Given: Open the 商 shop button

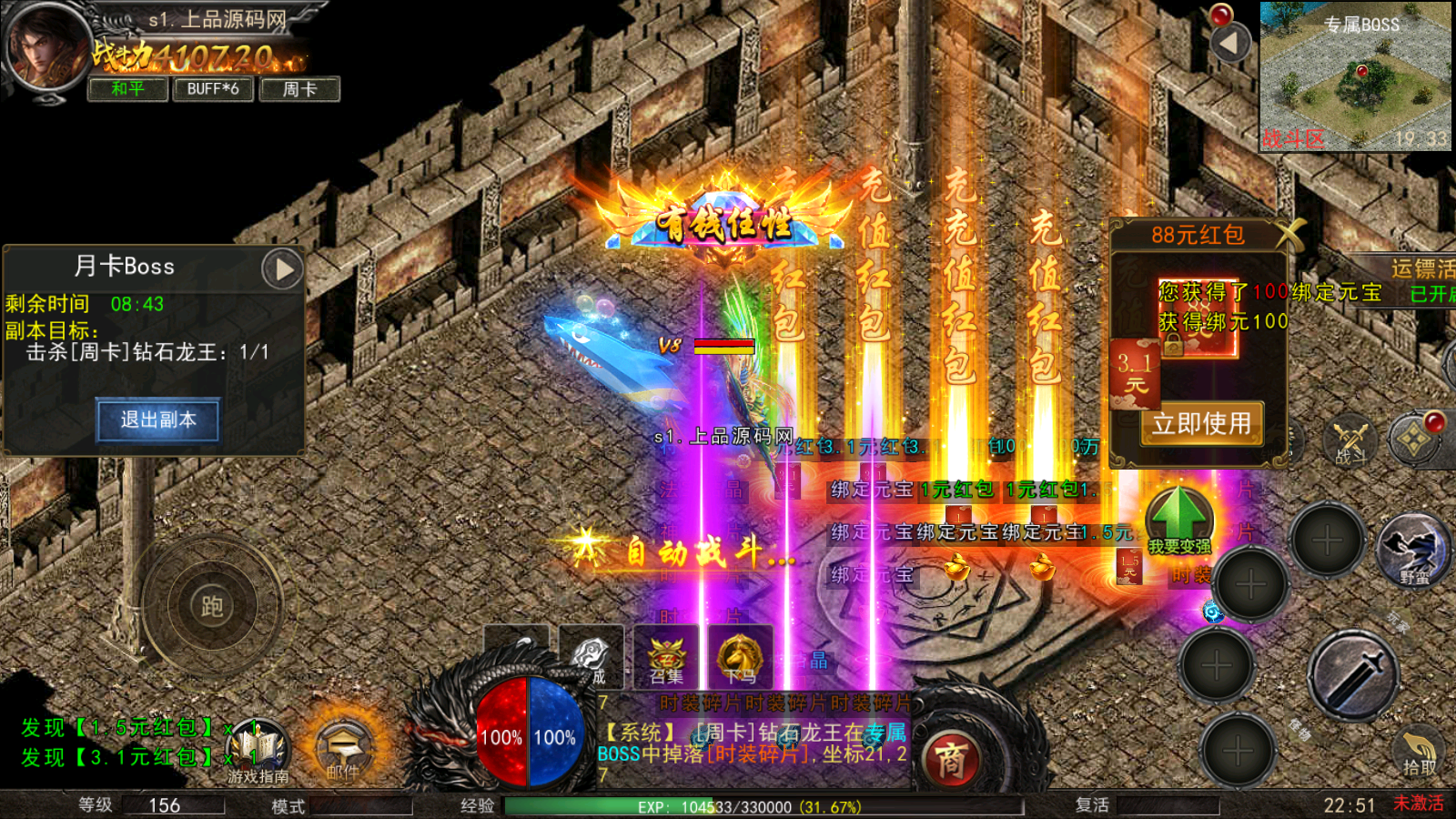Looking at the screenshot, I should (951, 760).
